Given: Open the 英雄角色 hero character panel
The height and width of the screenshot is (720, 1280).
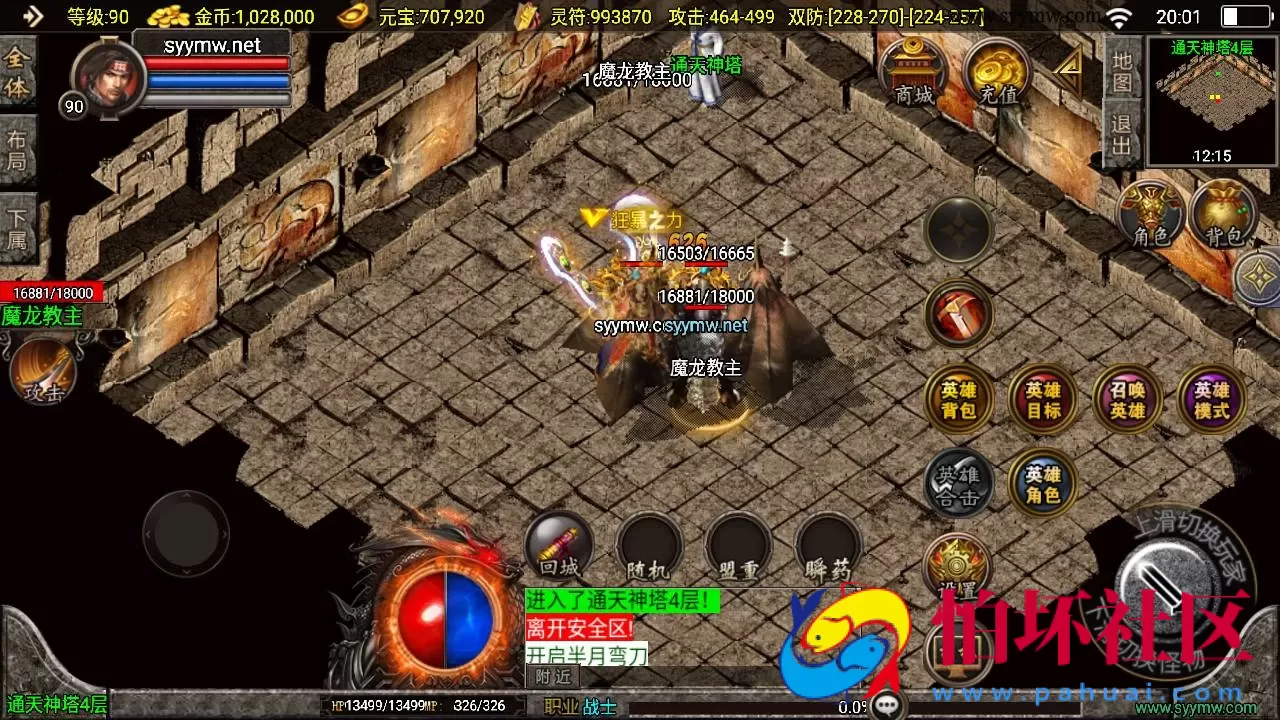Looking at the screenshot, I should pyautogui.click(x=1042, y=483).
